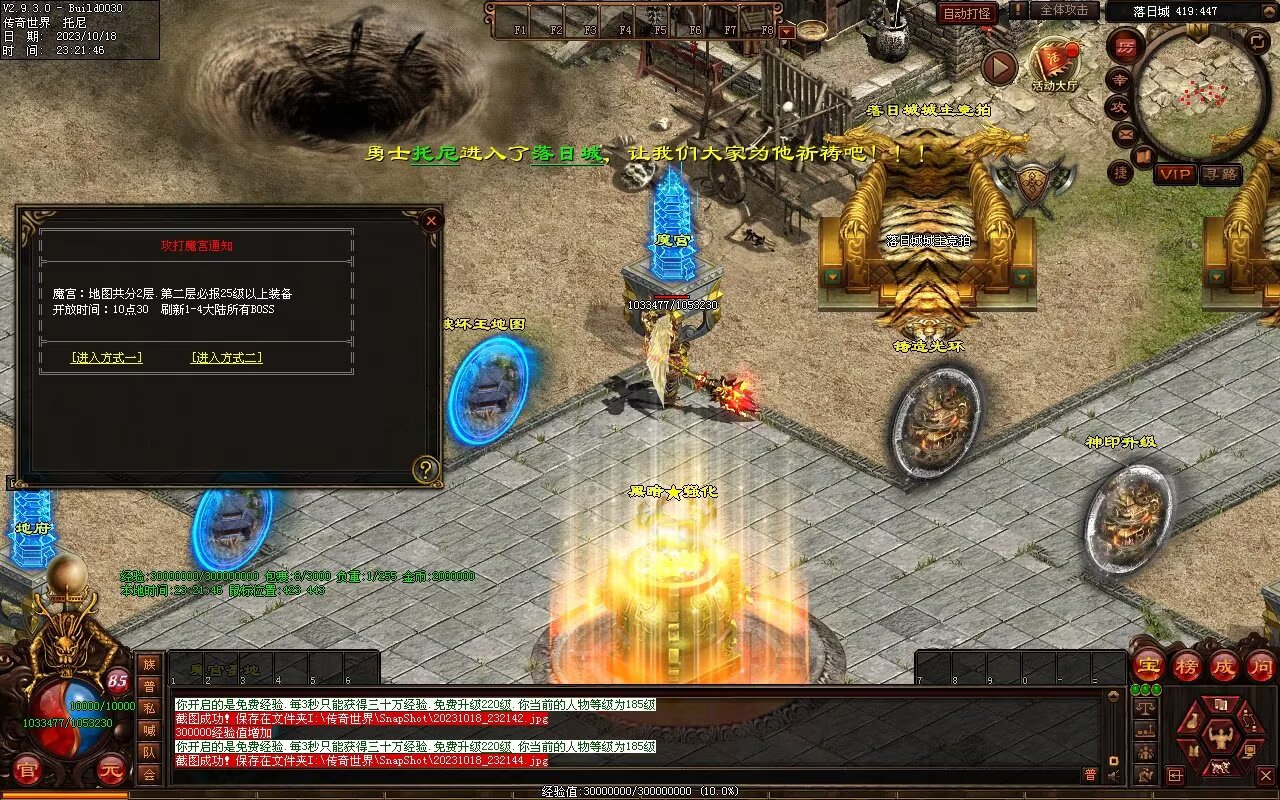1280x800 pixels.
Task: Switch attack mode via 全体攻击 button
Action: click(1063, 10)
